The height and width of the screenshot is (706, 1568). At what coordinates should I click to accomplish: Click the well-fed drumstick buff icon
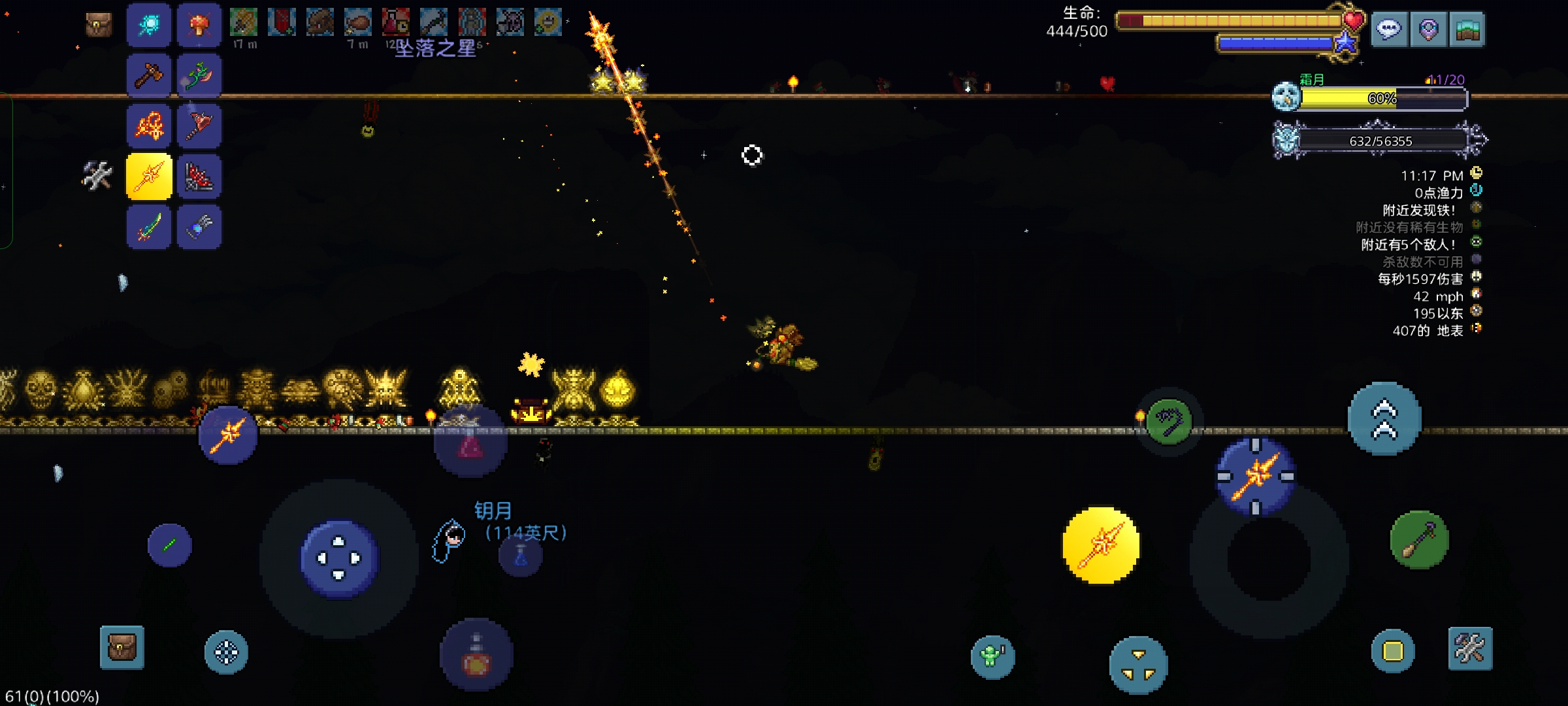[358, 22]
